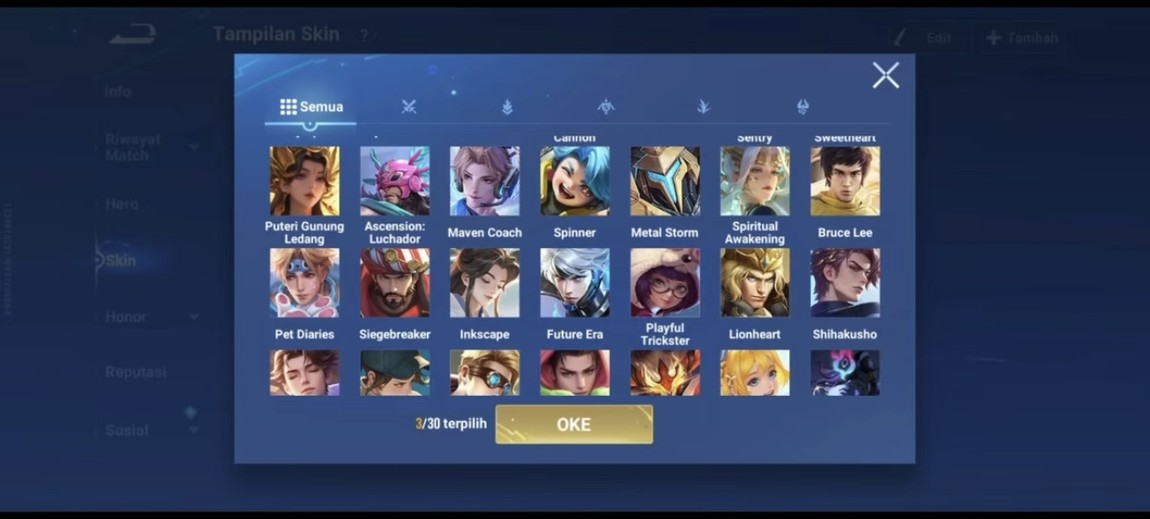Pick the Maven Coach skin
1150x519 pixels.
pos(485,181)
